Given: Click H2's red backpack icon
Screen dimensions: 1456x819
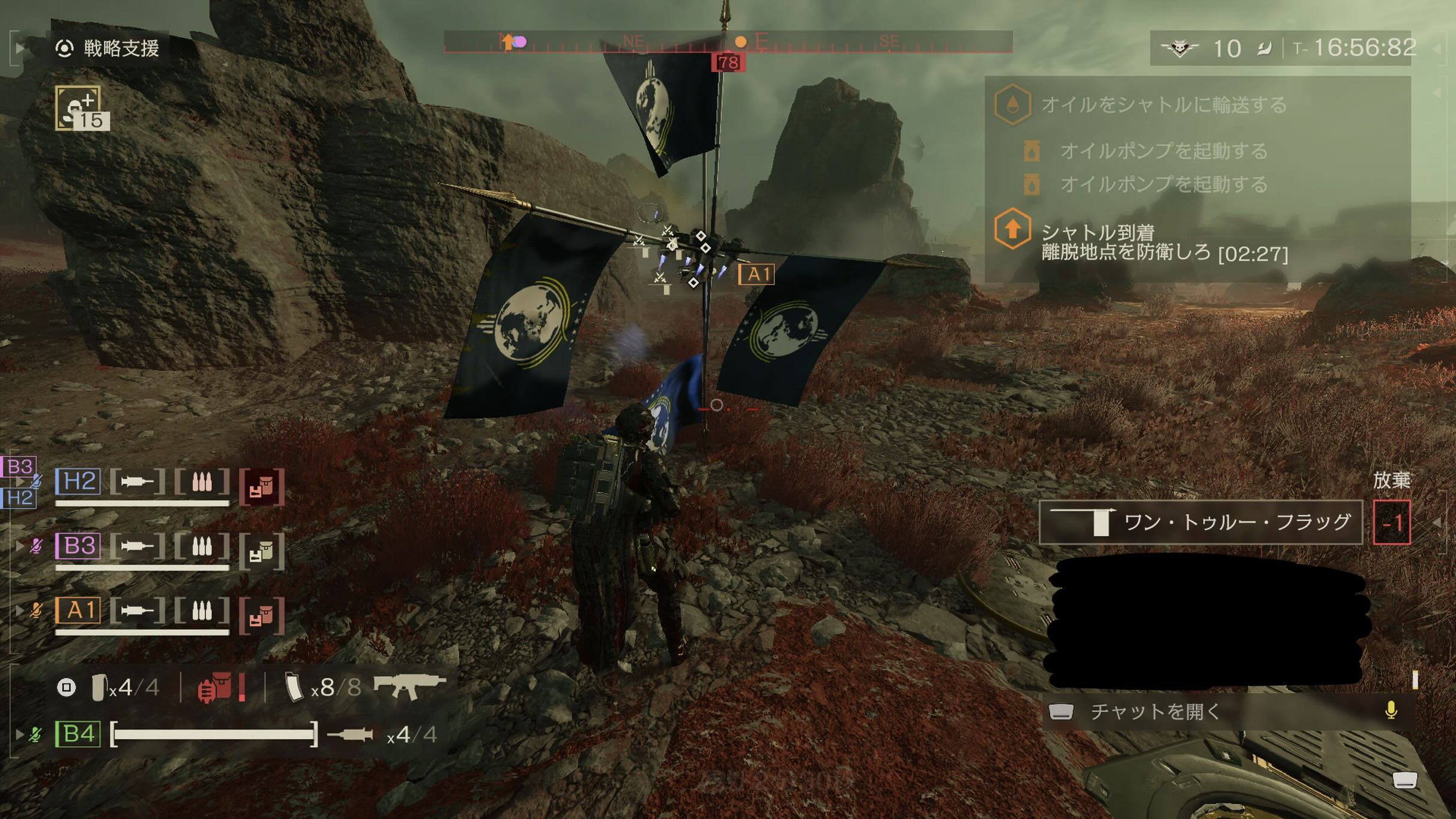Looking at the screenshot, I should point(262,486).
